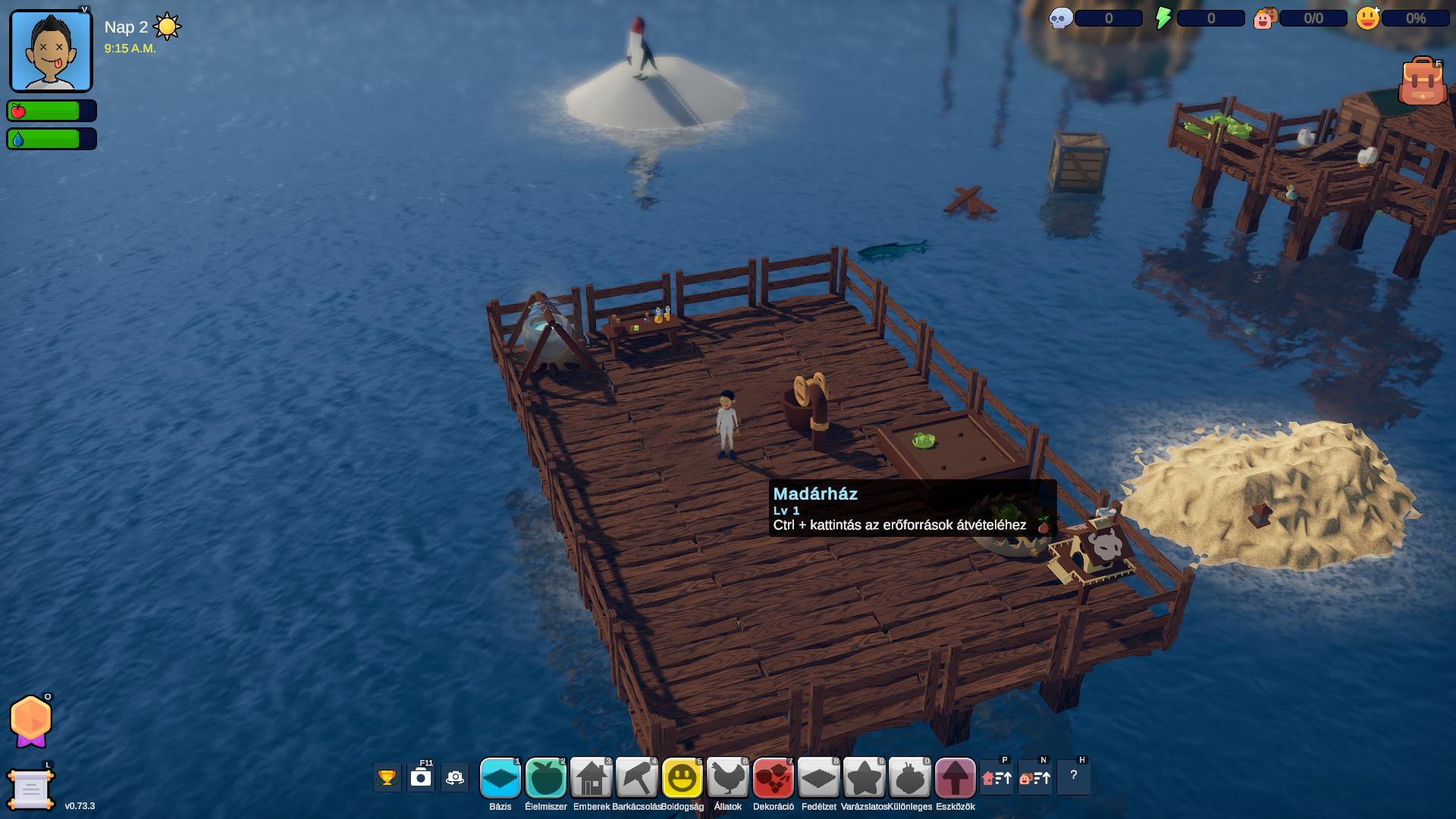This screenshot has height=819, width=1456.
Task: Open the scroll quest log
Action: (30, 789)
